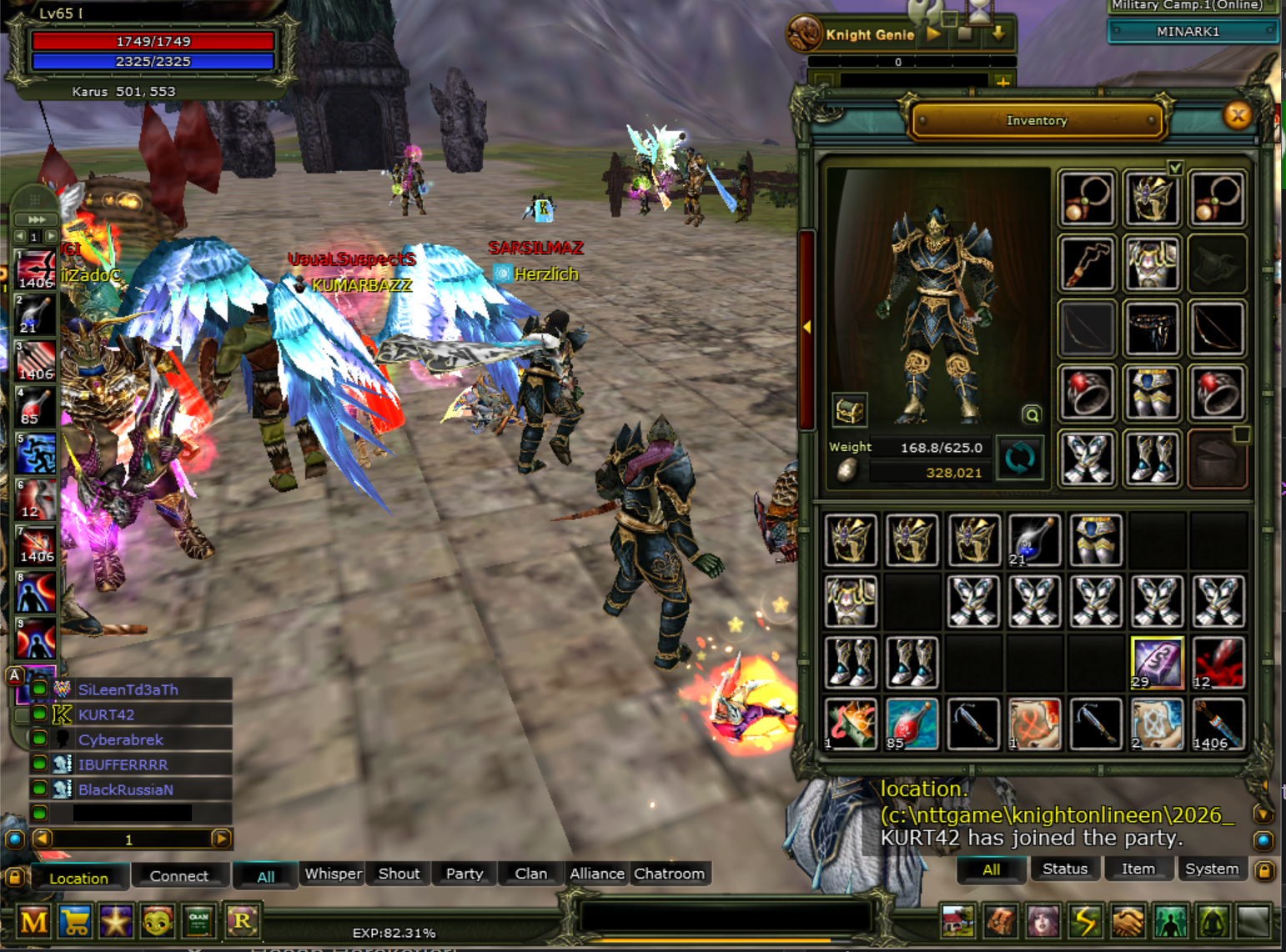Open the Power-Up Store cart icon
Image resolution: width=1286 pixels, height=952 pixels.
(76, 922)
